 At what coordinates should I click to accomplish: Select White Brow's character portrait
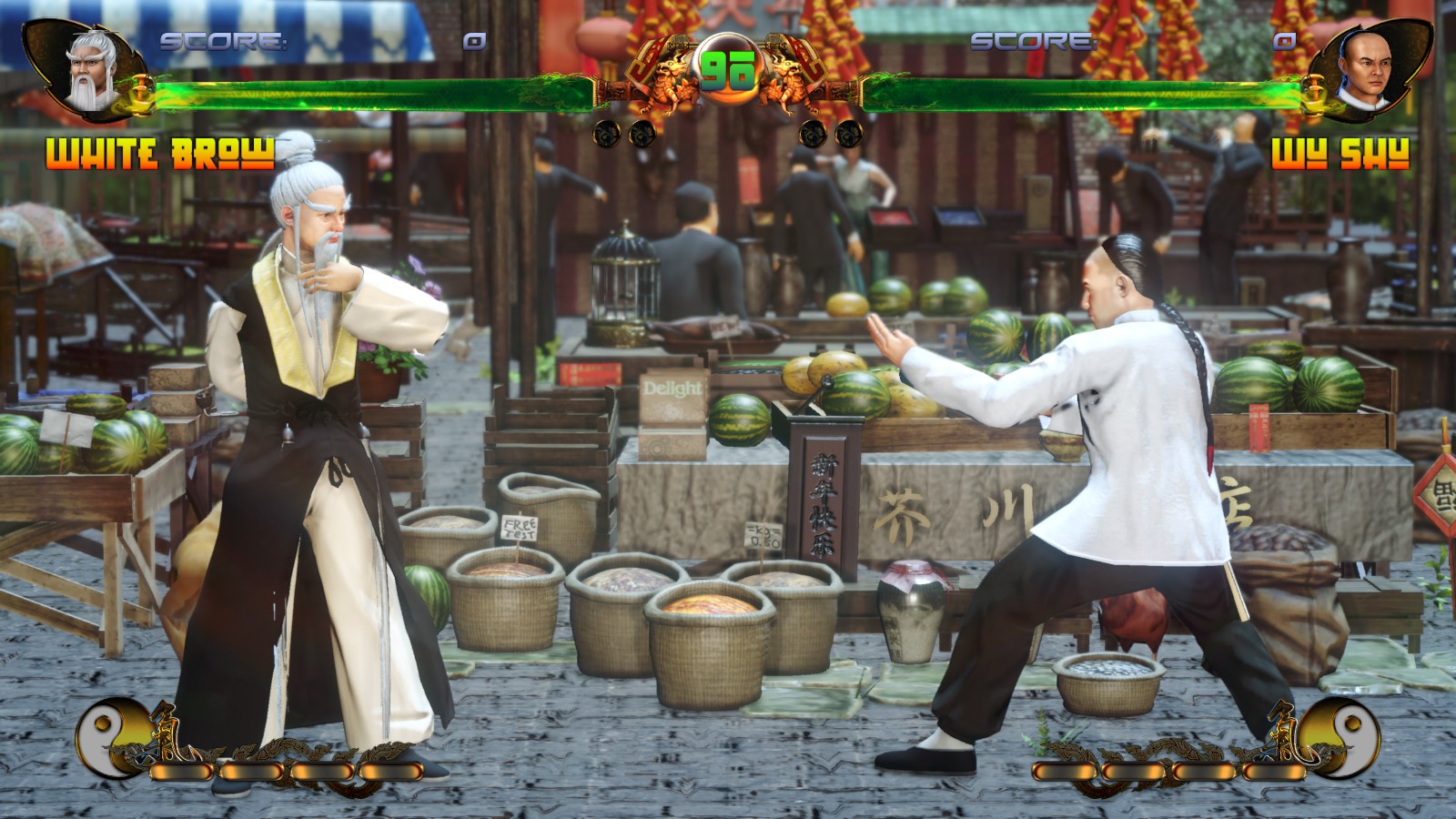click(82, 68)
